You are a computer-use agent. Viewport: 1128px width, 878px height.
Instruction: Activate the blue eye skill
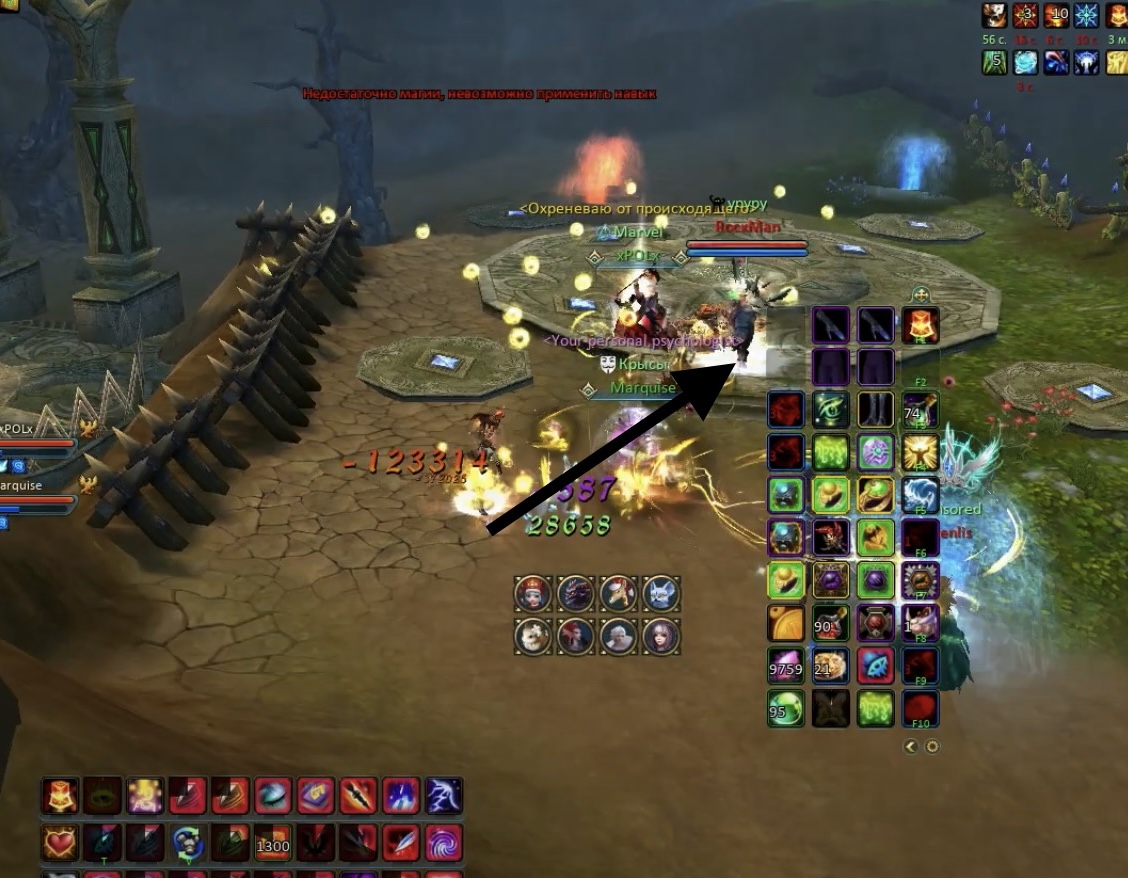[272, 796]
